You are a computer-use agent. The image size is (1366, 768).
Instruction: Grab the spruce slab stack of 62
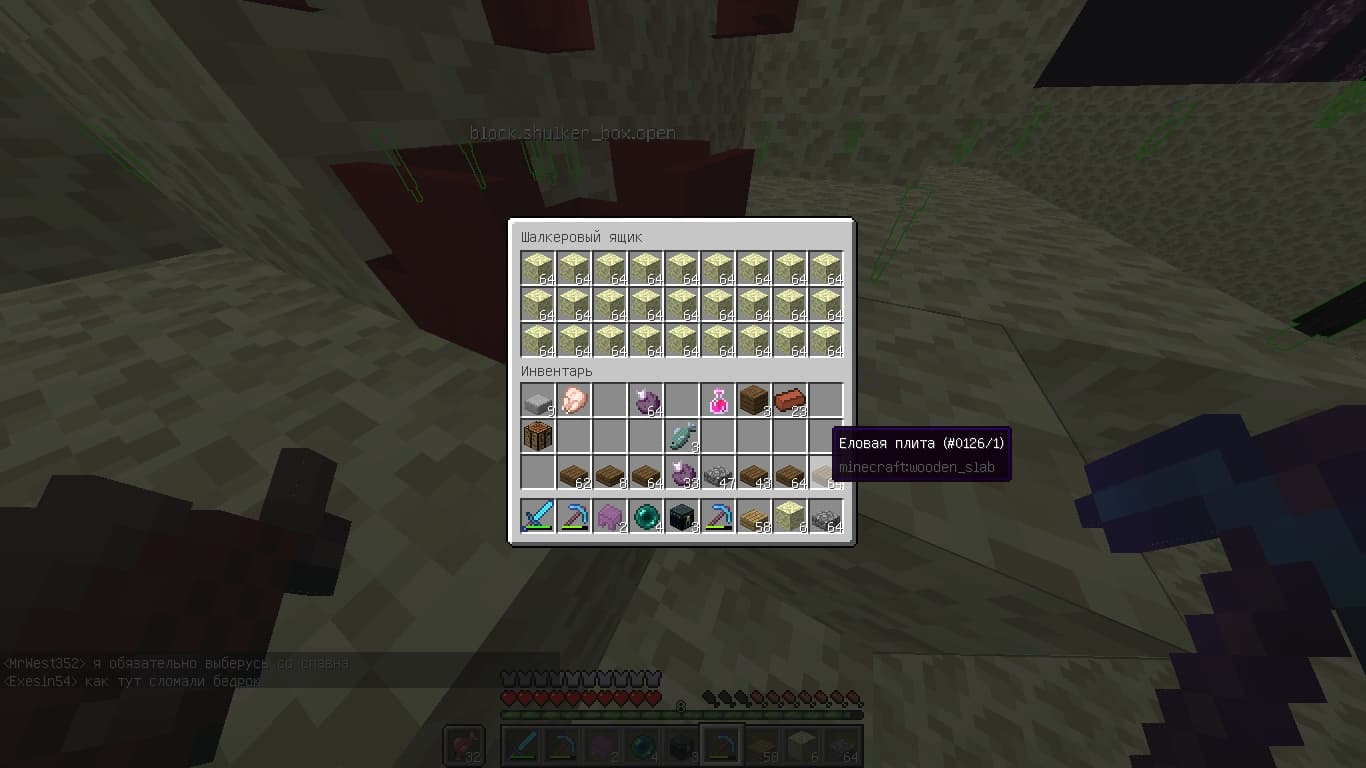pyautogui.click(x=573, y=473)
